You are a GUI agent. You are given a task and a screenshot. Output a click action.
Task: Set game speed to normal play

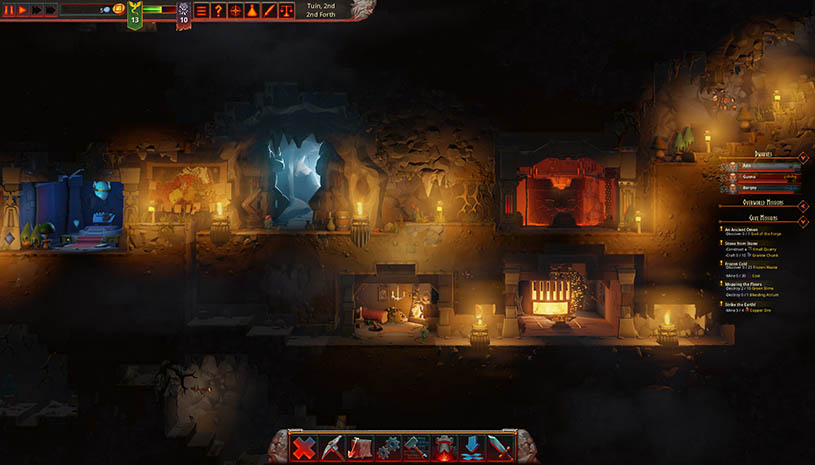[x=21, y=9]
